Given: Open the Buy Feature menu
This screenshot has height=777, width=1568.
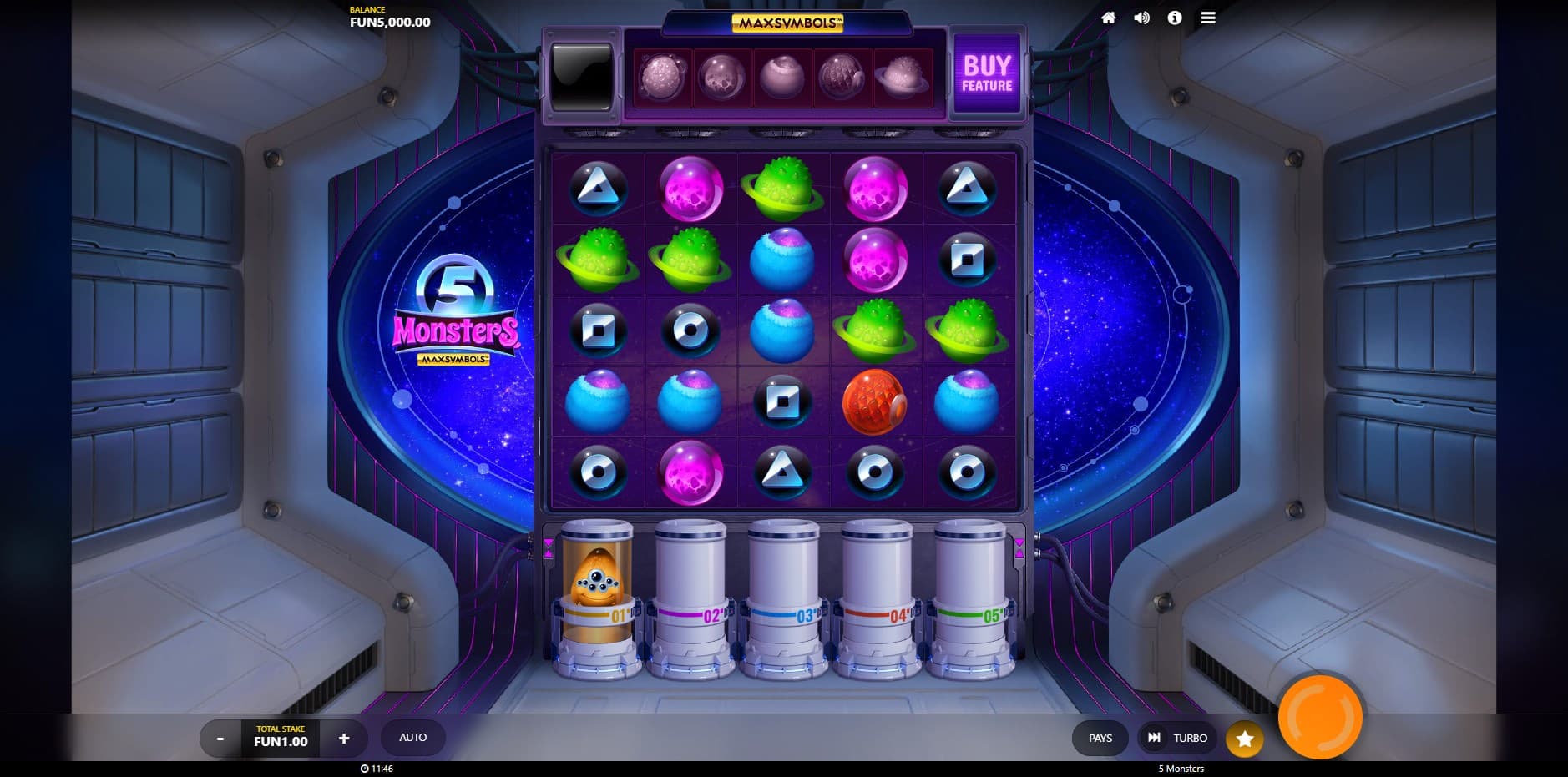Looking at the screenshot, I should [987, 74].
